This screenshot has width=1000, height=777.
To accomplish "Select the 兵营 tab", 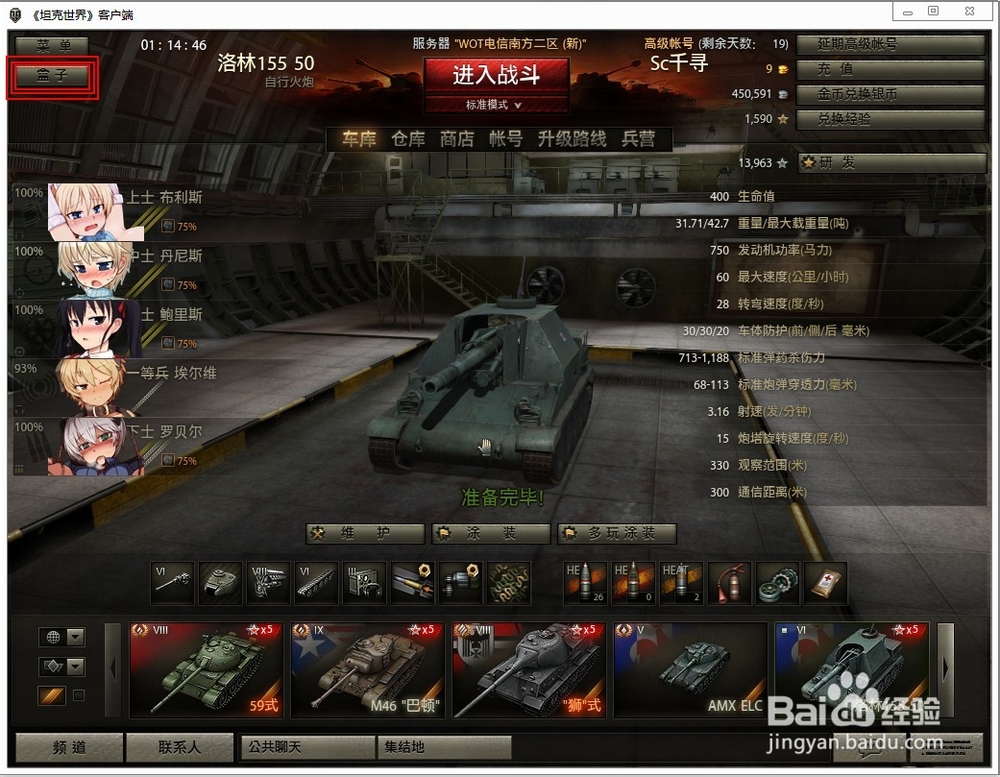I will pyautogui.click(x=638, y=139).
